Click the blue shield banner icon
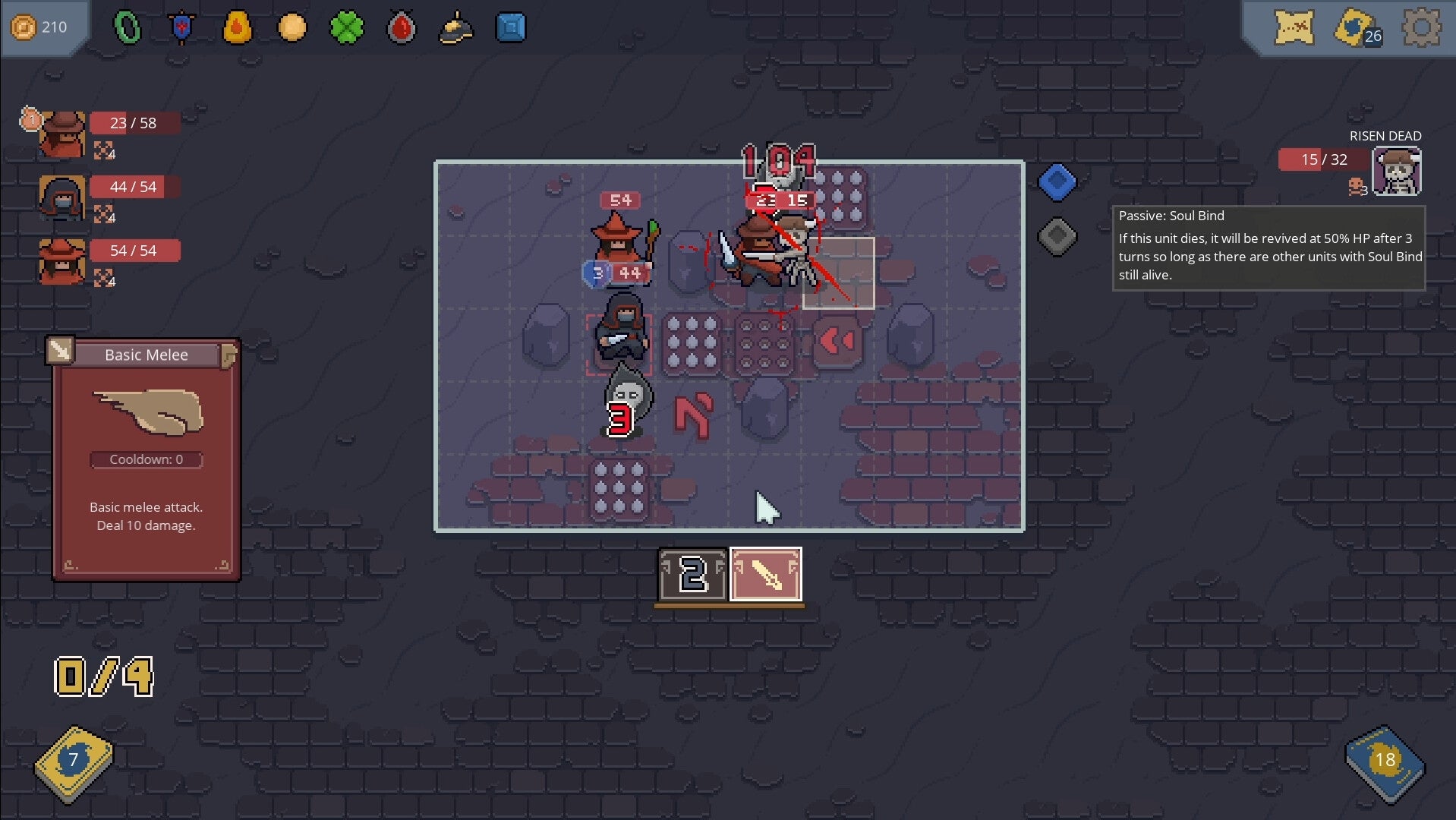1456x820 pixels. coord(182,27)
